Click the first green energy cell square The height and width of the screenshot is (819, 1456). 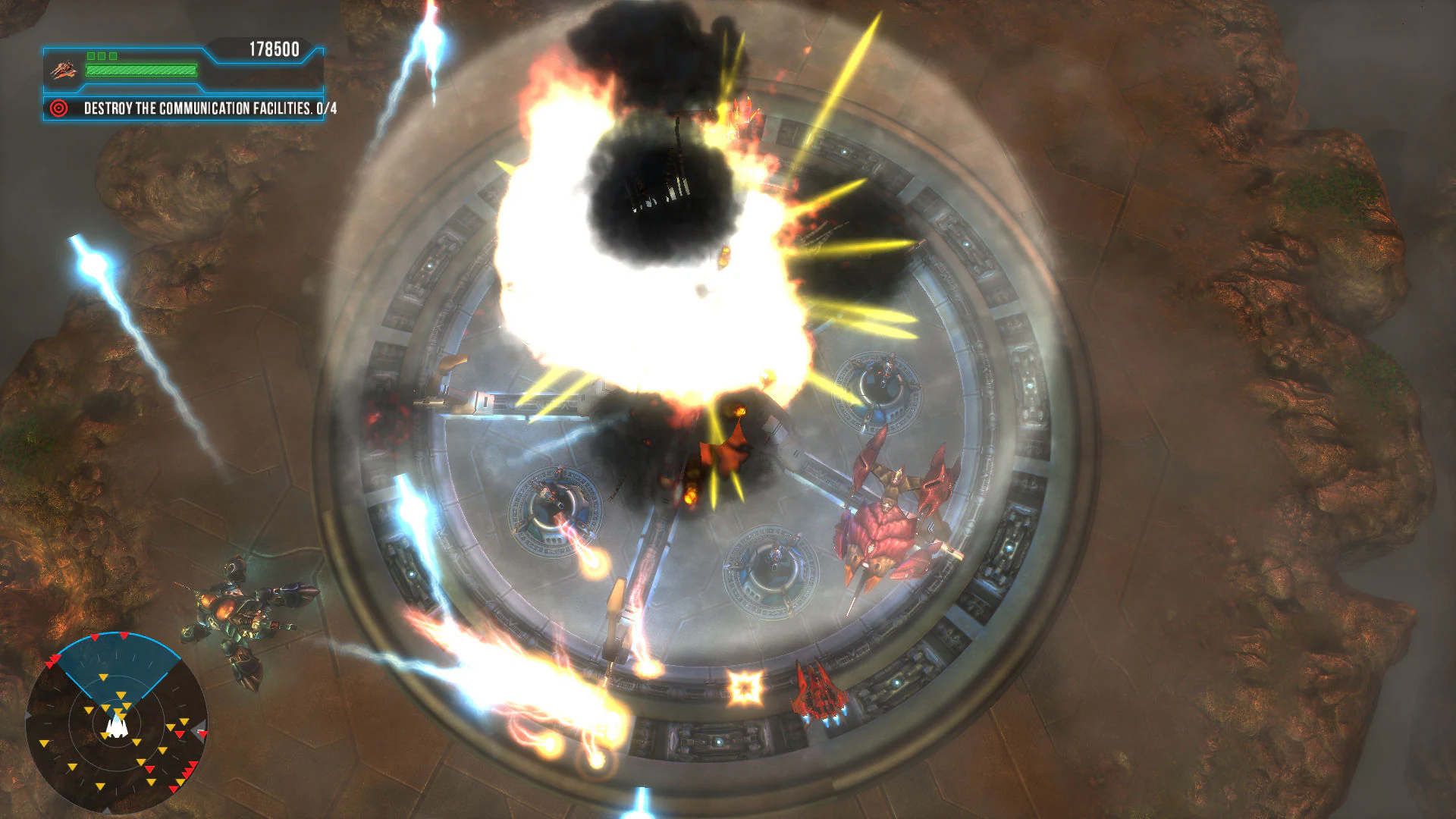(90, 55)
